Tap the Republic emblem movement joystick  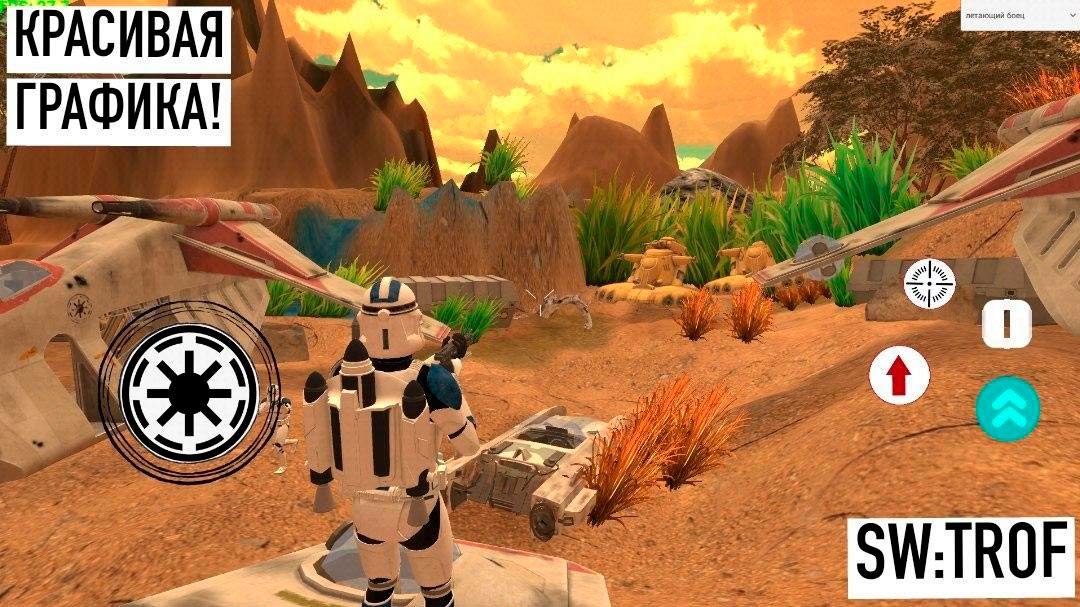click(188, 393)
